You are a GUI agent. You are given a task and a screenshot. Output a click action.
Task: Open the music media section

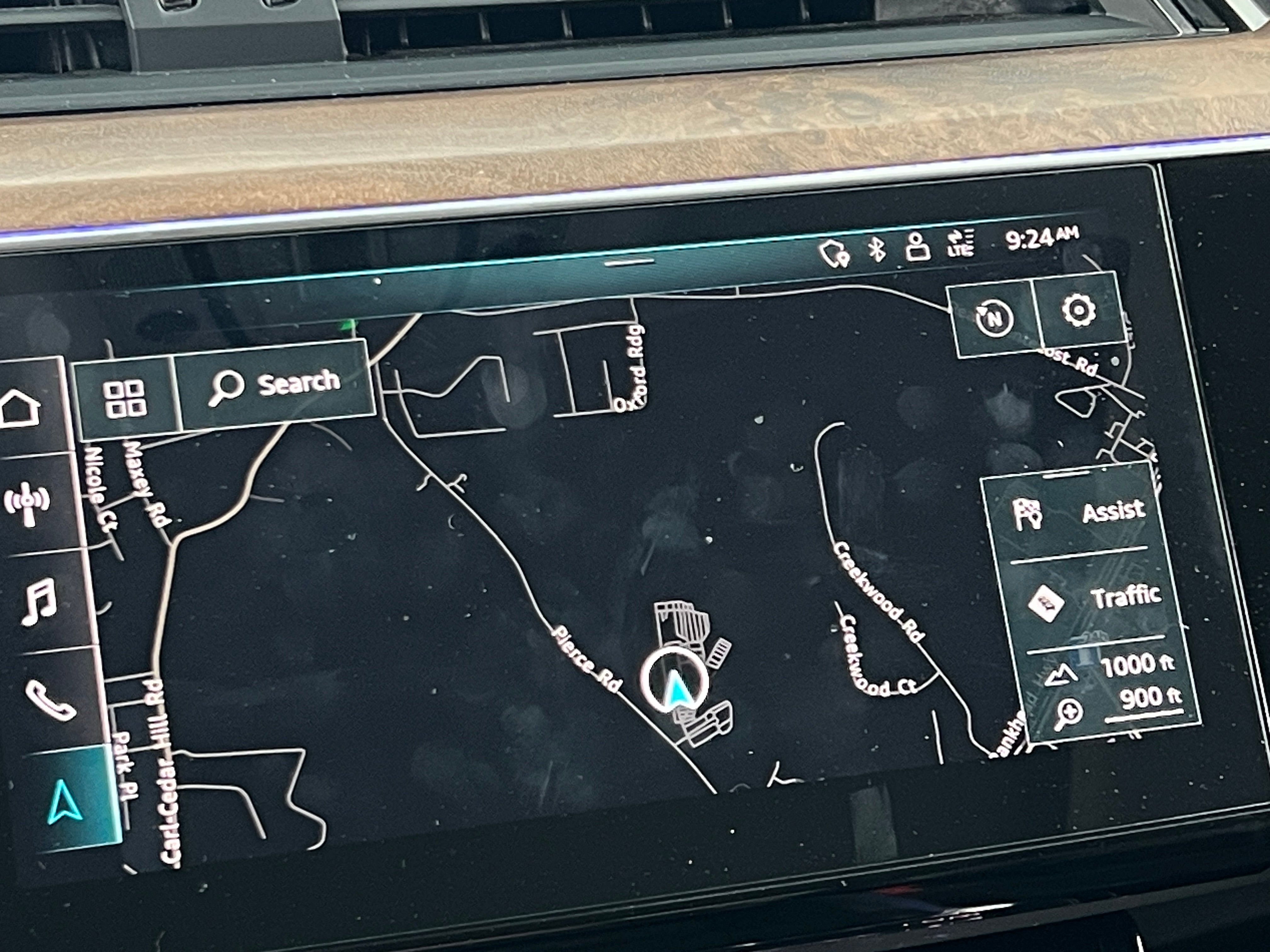39,601
